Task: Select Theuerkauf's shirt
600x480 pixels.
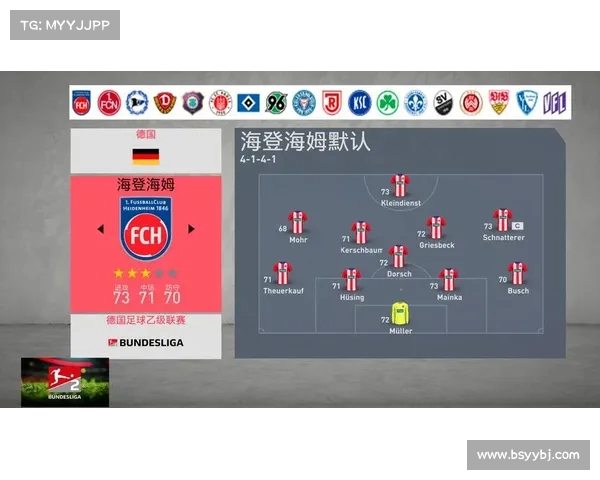Action: (283, 273)
